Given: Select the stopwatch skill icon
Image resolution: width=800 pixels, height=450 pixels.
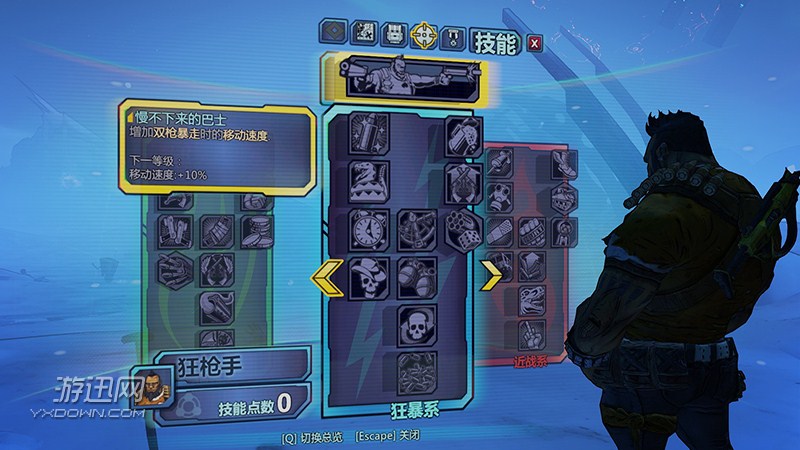Looking at the screenshot, I should coord(368,229).
